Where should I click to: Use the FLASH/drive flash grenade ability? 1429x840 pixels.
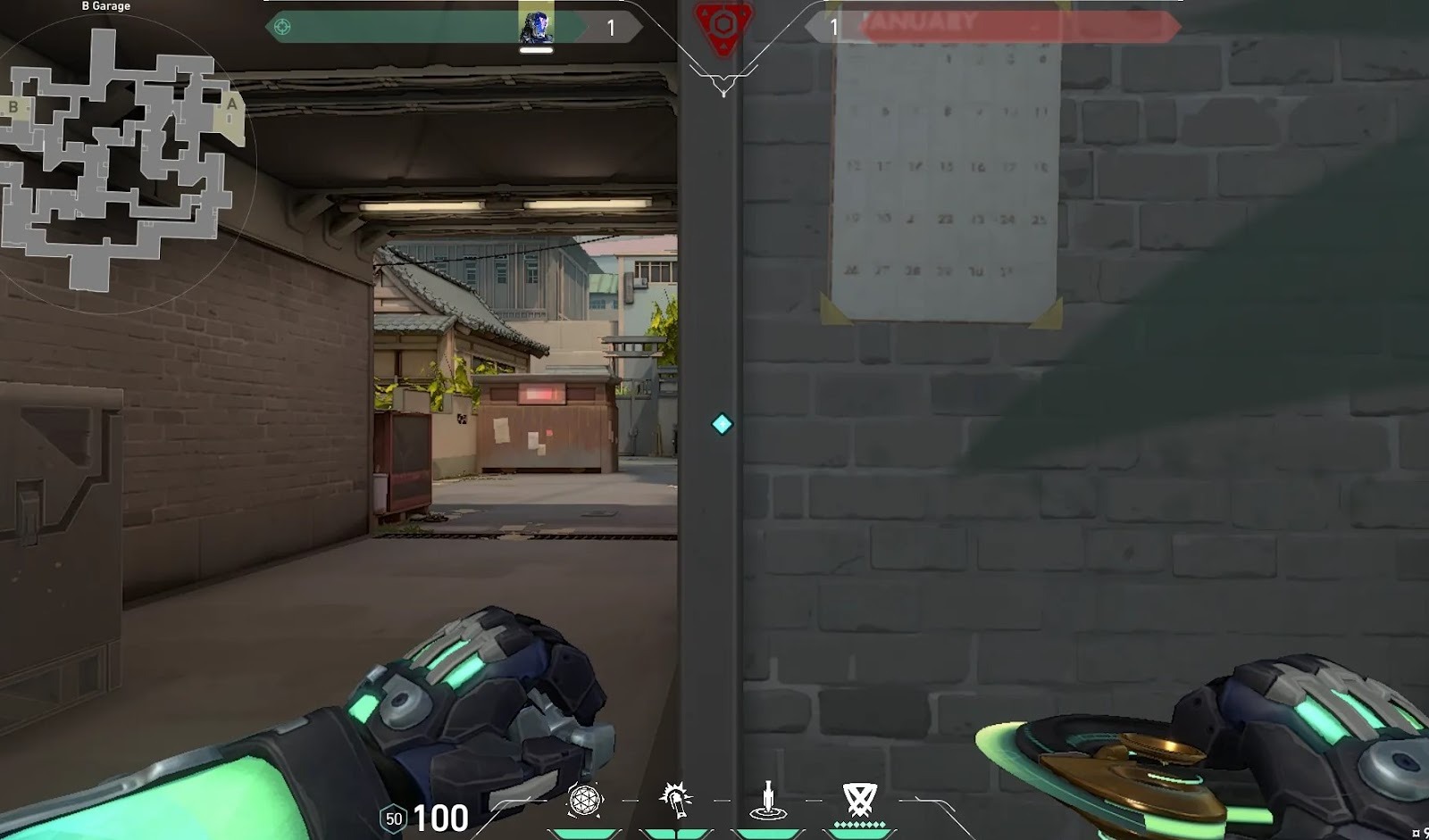point(676,800)
